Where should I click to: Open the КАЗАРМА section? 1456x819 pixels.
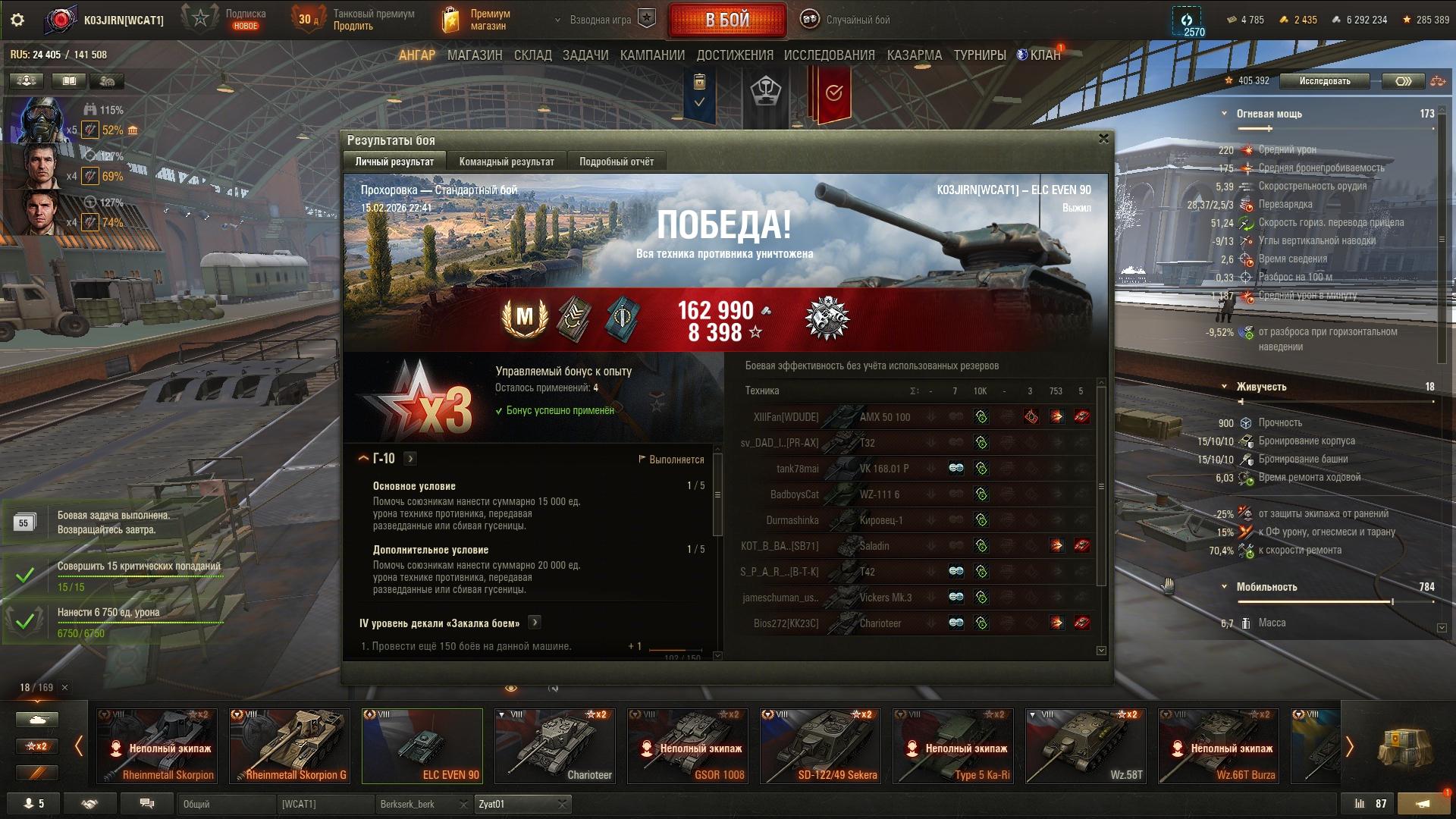pyautogui.click(x=914, y=55)
